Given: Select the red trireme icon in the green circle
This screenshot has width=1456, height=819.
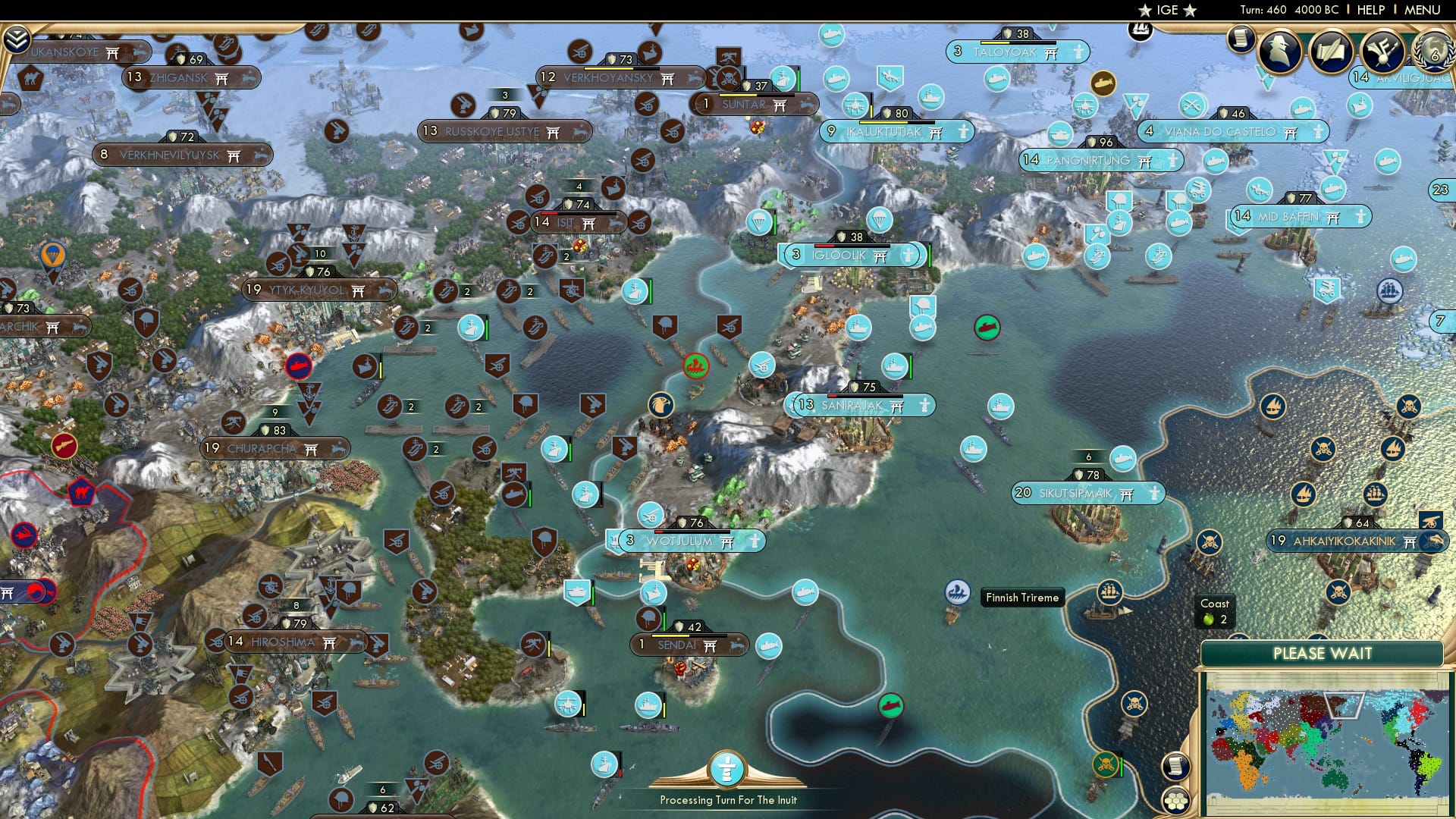Looking at the screenshot, I should 697,364.
